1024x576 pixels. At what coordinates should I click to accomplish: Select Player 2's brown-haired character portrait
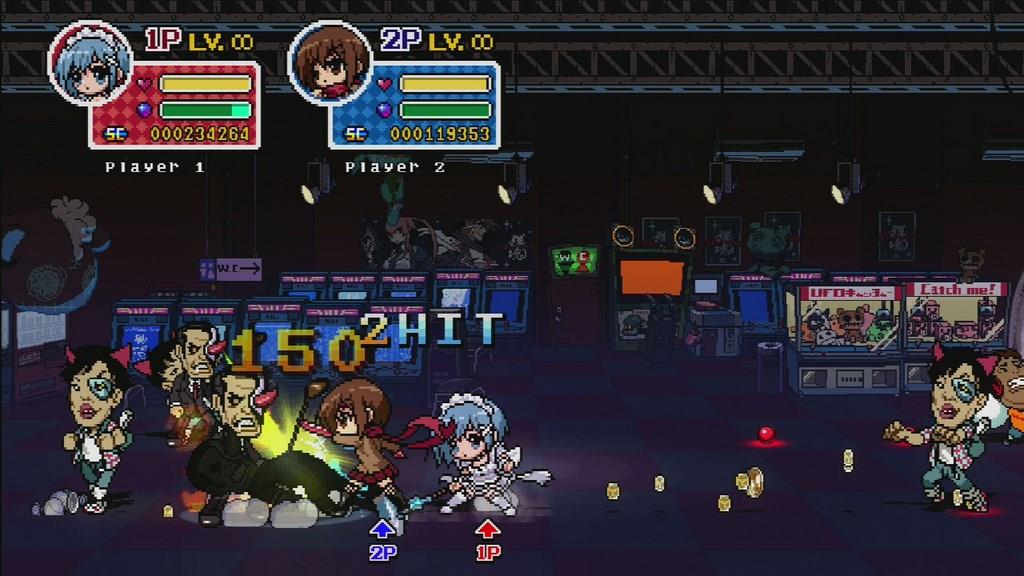[329, 63]
